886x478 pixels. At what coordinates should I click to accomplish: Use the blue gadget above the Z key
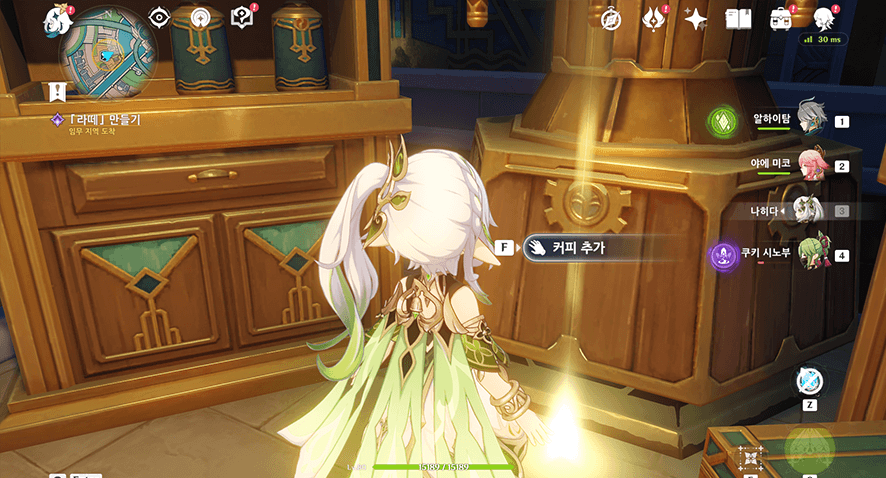click(x=810, y=381)
